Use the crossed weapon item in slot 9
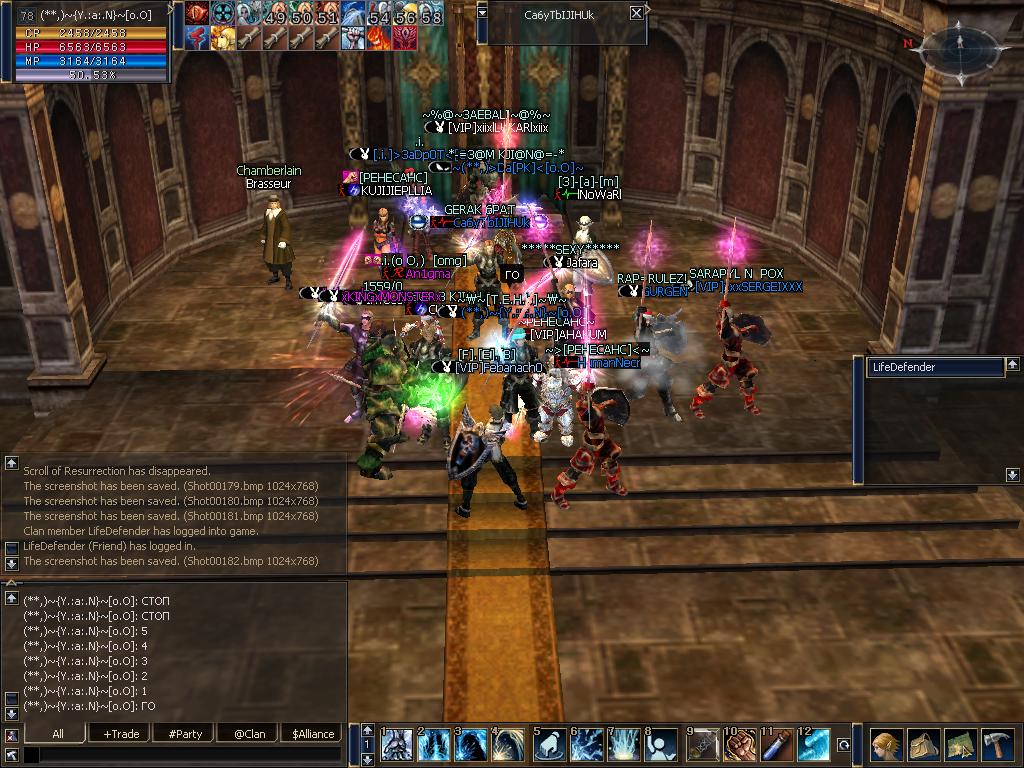This screenshot has height=768, width=1024. point(703,746)
